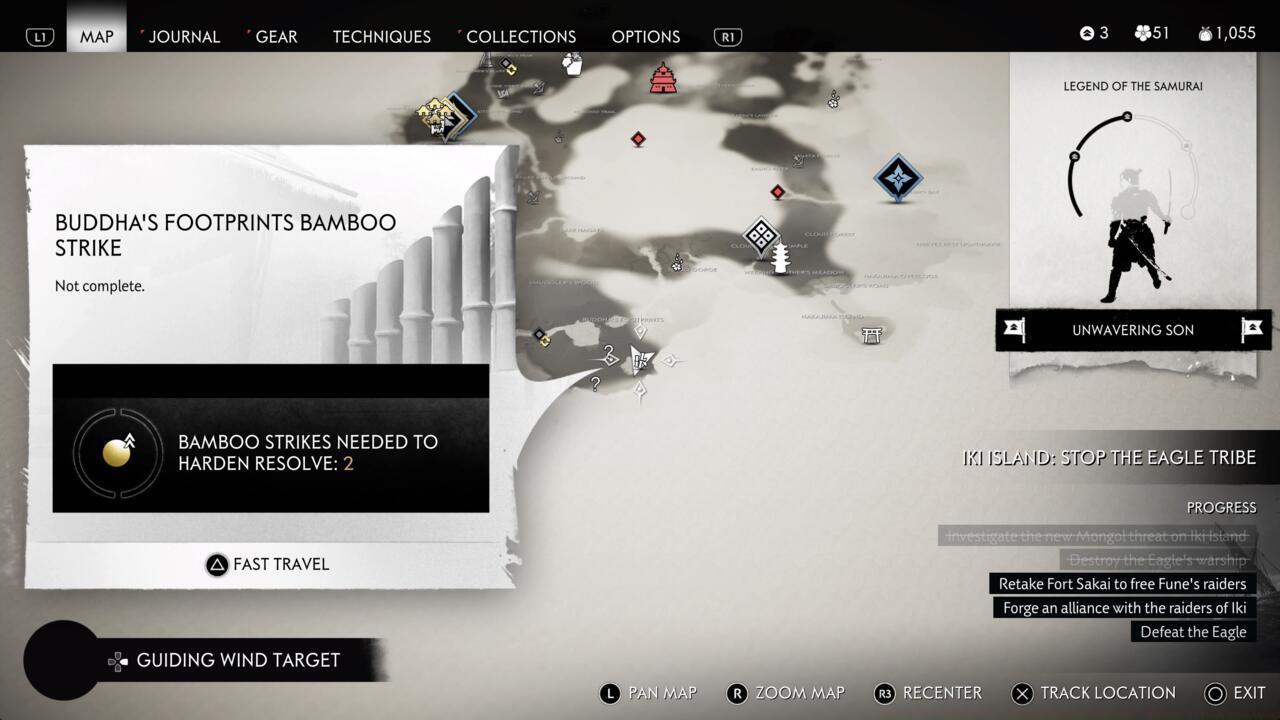1280x720 pixels.
Task: Choose the Defeat the Eagle objective
Action: click(x=1193, y=632)
